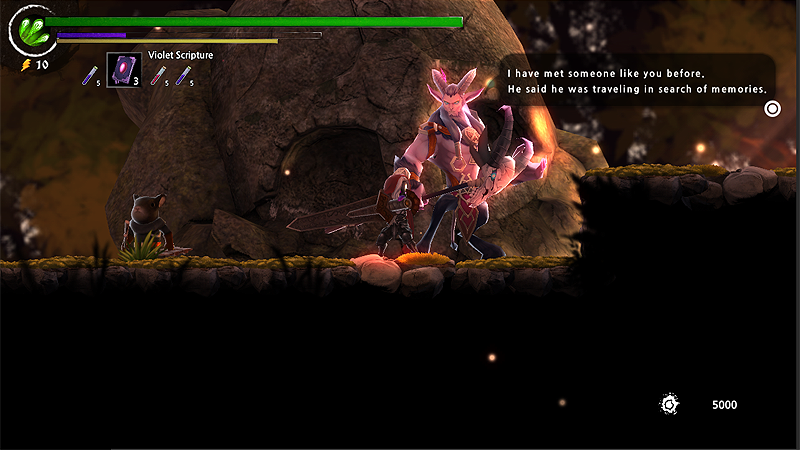Use the red potion vial
Screen dimensions: 800x450
pos(158,74)
